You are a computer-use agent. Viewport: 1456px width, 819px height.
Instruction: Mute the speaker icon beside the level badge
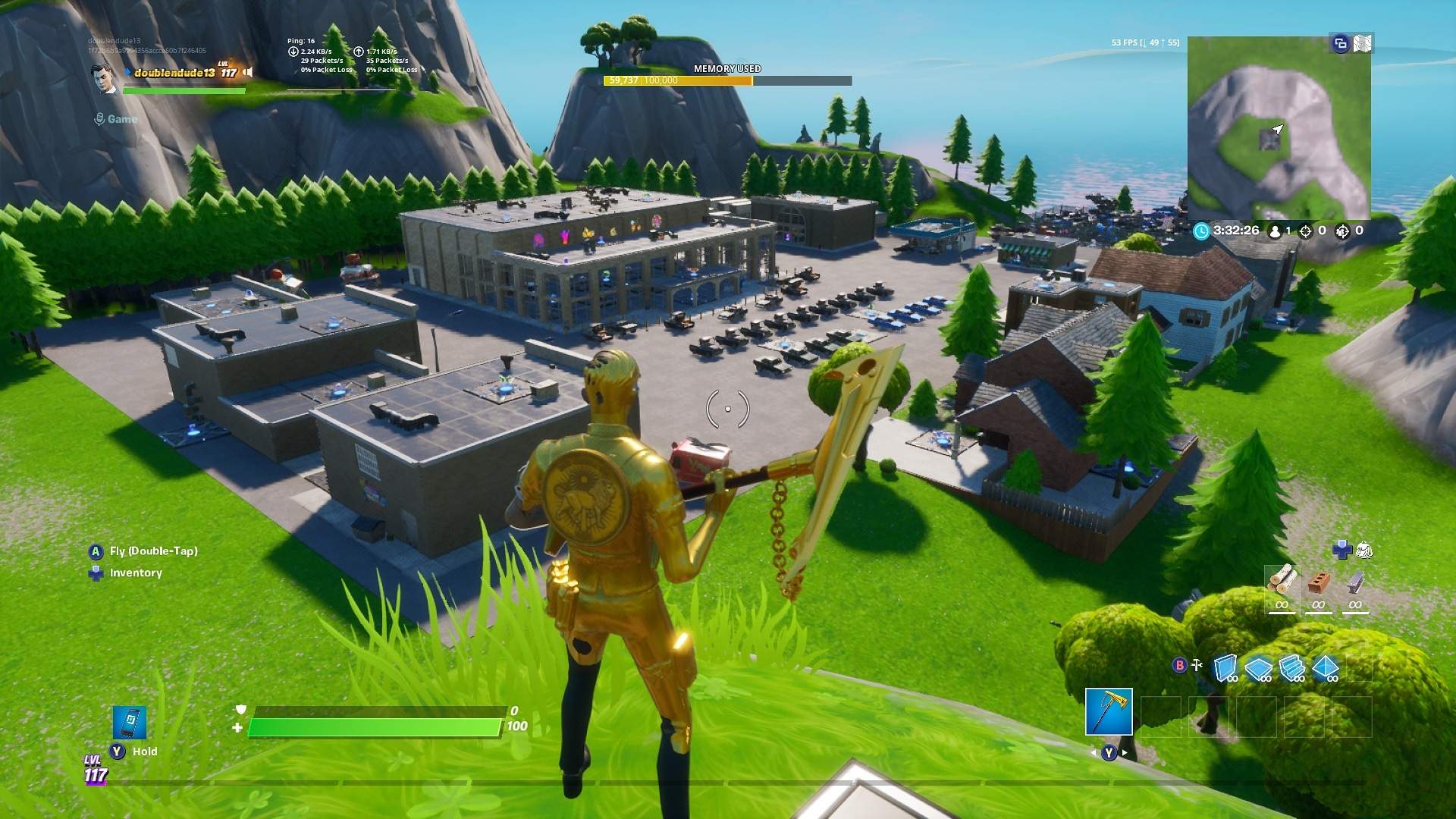248,73
